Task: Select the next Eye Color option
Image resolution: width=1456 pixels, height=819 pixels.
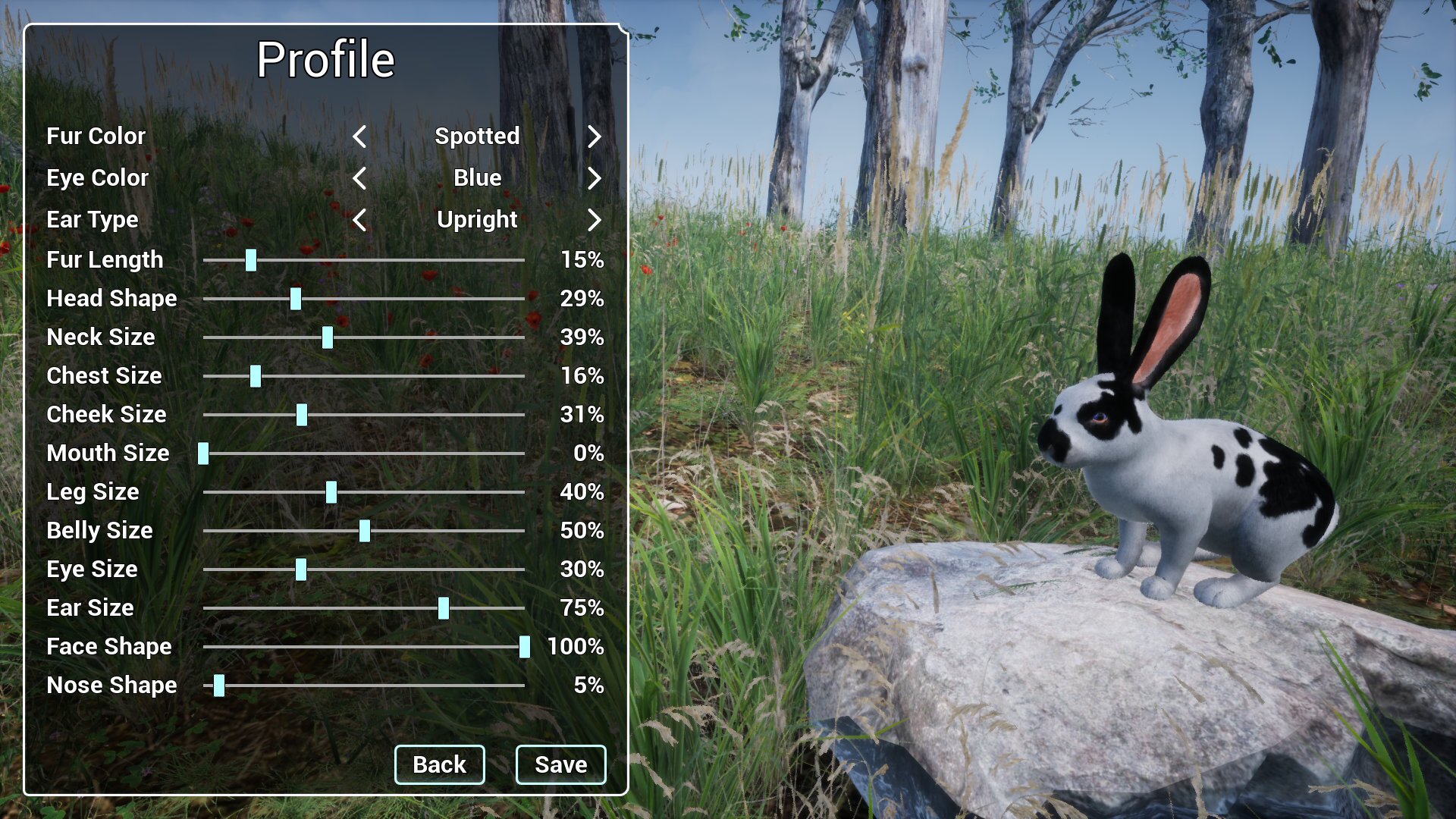Action: click(x=595, y=178)
